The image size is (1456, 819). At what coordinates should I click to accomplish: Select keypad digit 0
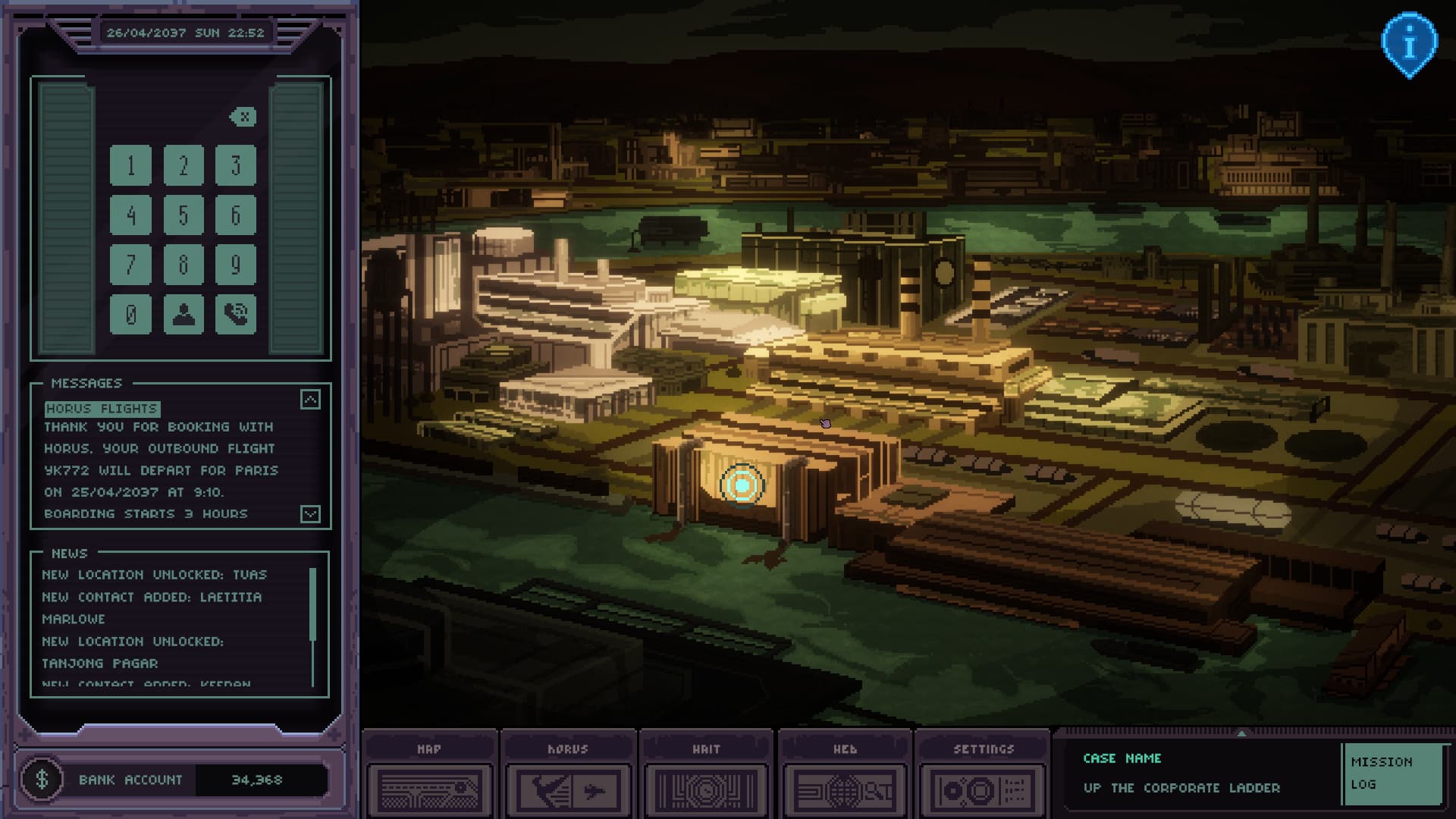130,314
